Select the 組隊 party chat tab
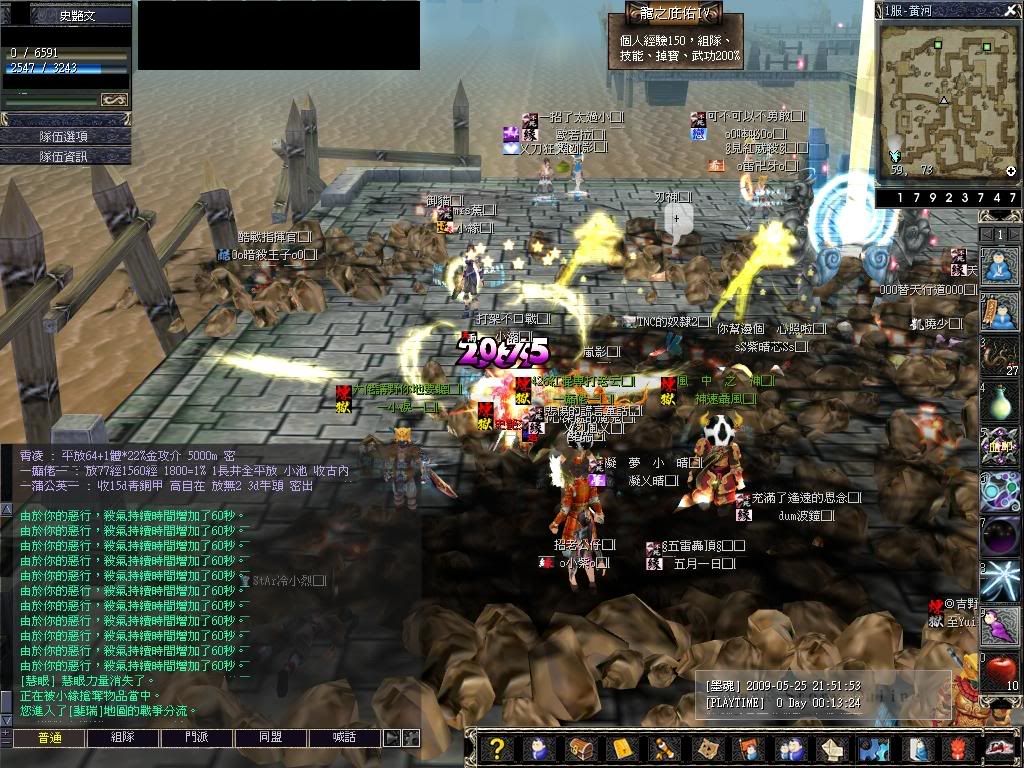This screenshot has width=1024, height=768. 122,738
